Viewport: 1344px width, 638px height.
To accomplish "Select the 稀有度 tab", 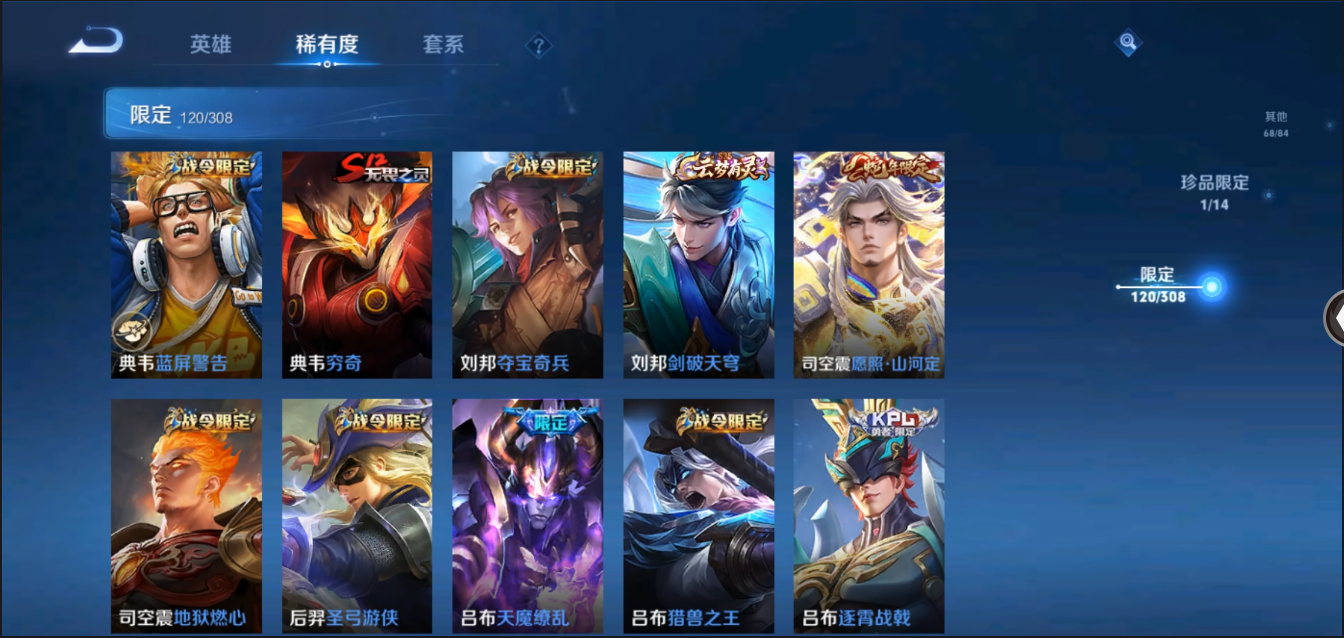I will 327,44.
